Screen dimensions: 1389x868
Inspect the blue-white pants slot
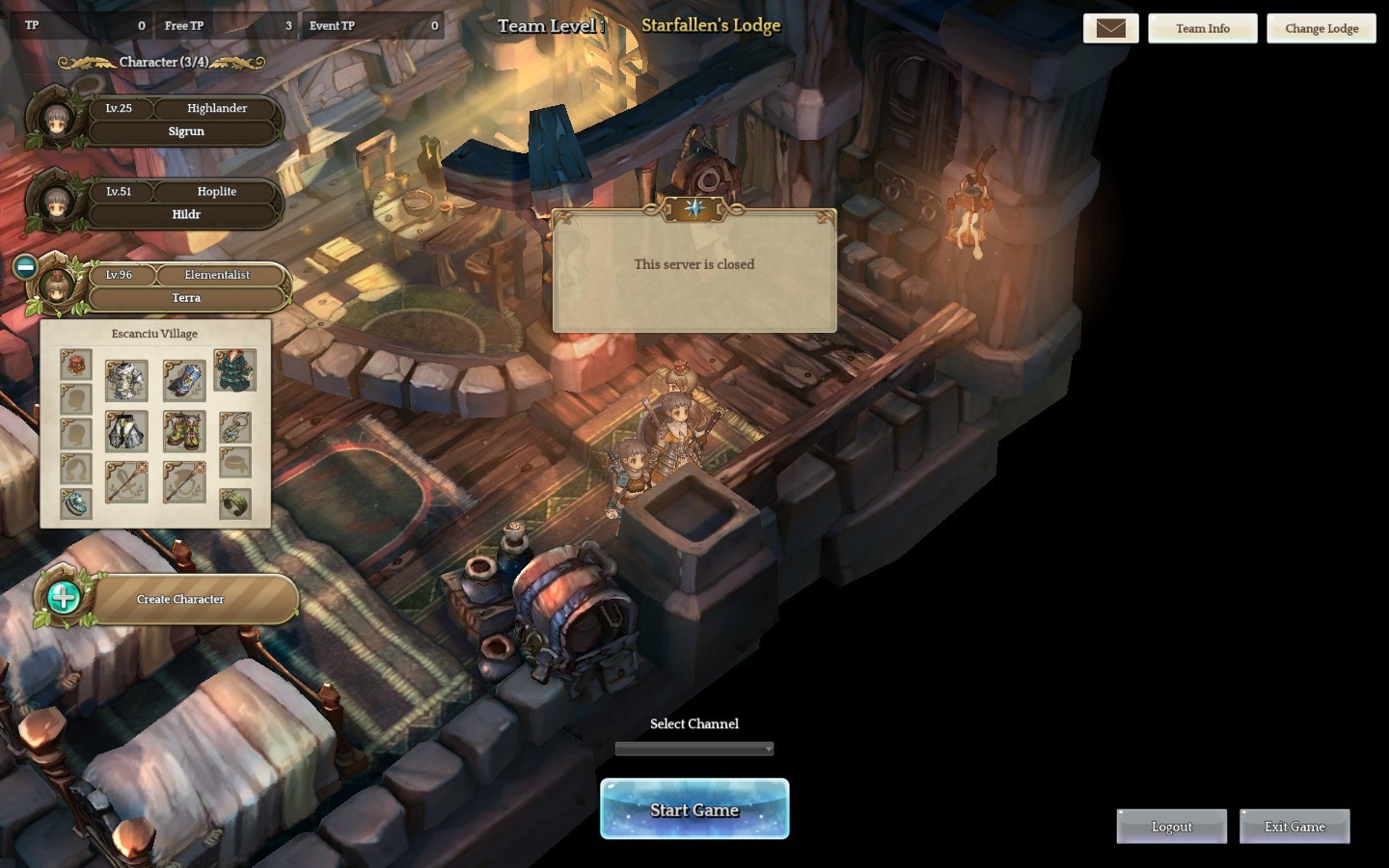click(126, 431)
